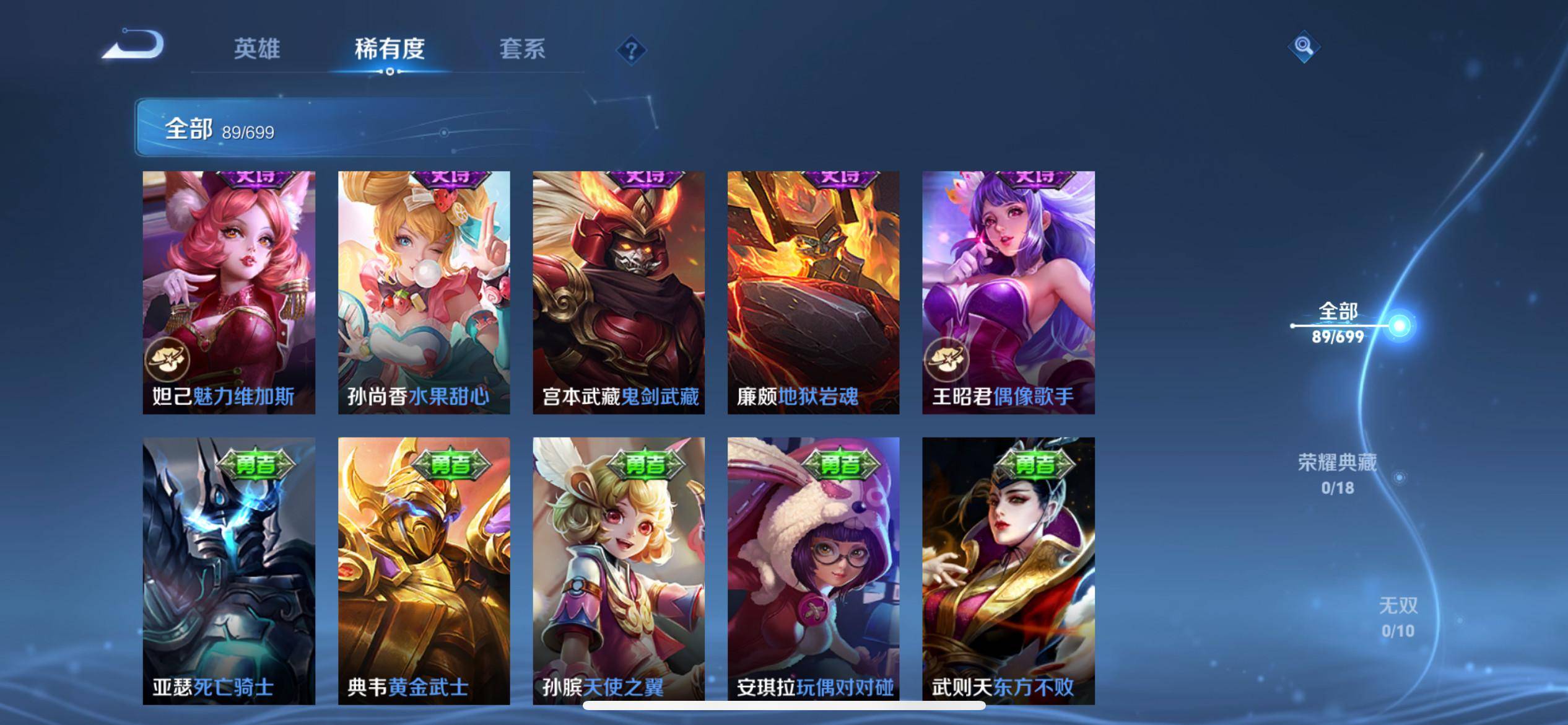Open 廉颇 地狱岩魂 skin card
This screenshot has height=725, width=1568.
pos(813,292)
